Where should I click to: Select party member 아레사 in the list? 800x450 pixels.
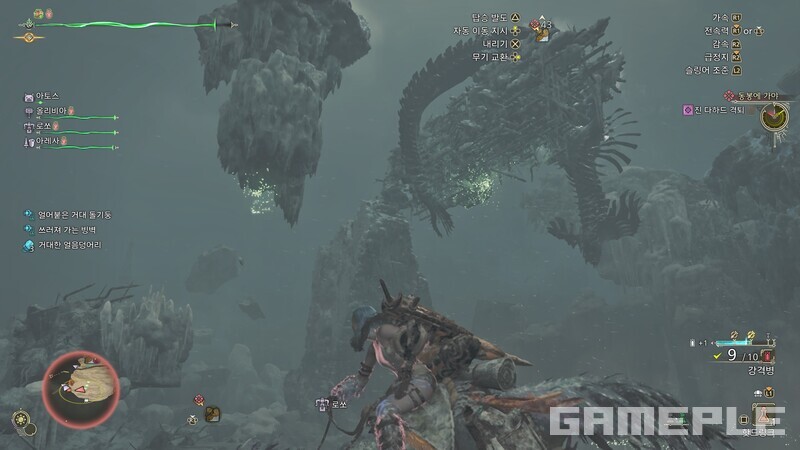(x=50, y=142)
